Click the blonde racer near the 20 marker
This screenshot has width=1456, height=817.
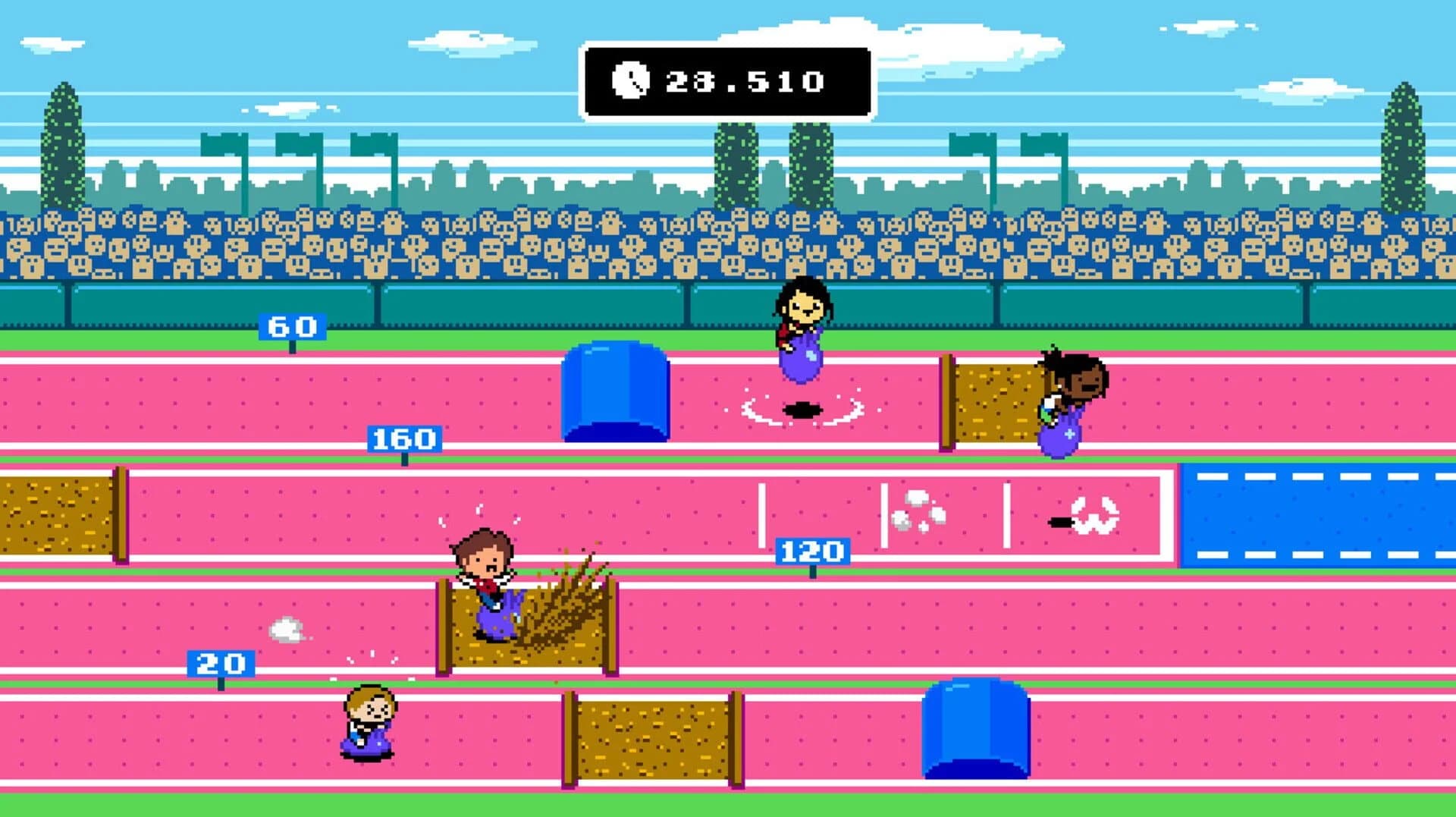369,724
